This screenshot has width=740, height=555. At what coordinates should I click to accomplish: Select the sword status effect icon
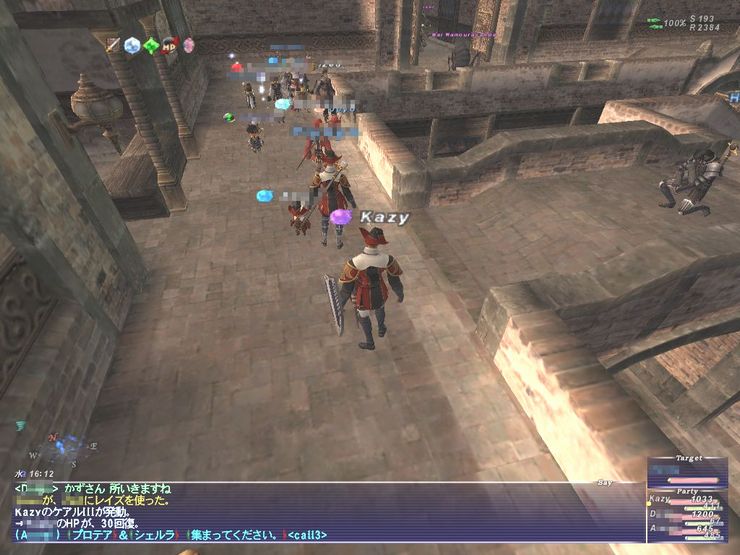tap(114, 45)
